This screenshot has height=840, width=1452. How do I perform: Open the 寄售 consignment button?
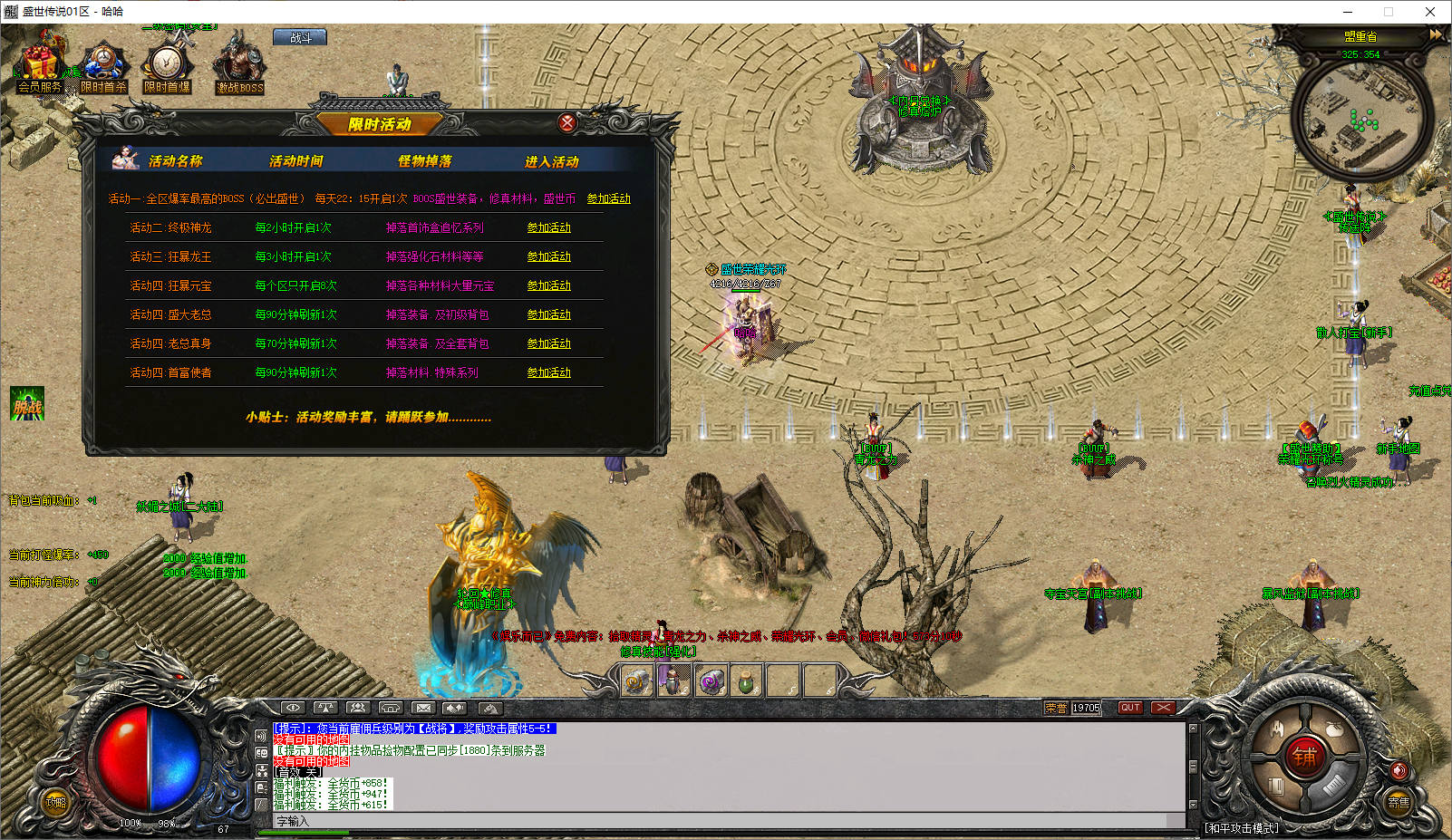point(1399,802)
